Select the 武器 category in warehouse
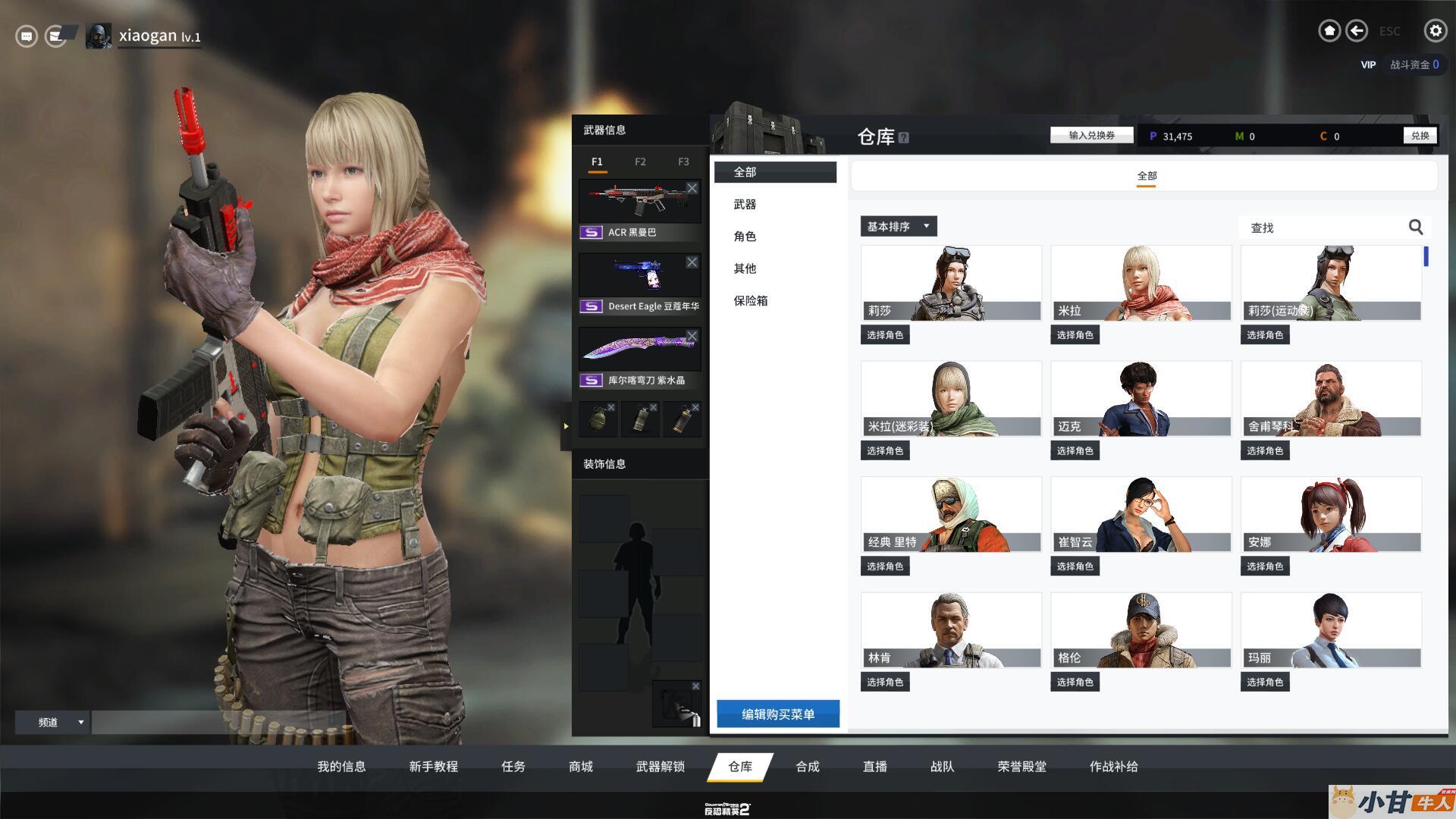This screenshot has height=819, width=1456. (x=745, y=205)
